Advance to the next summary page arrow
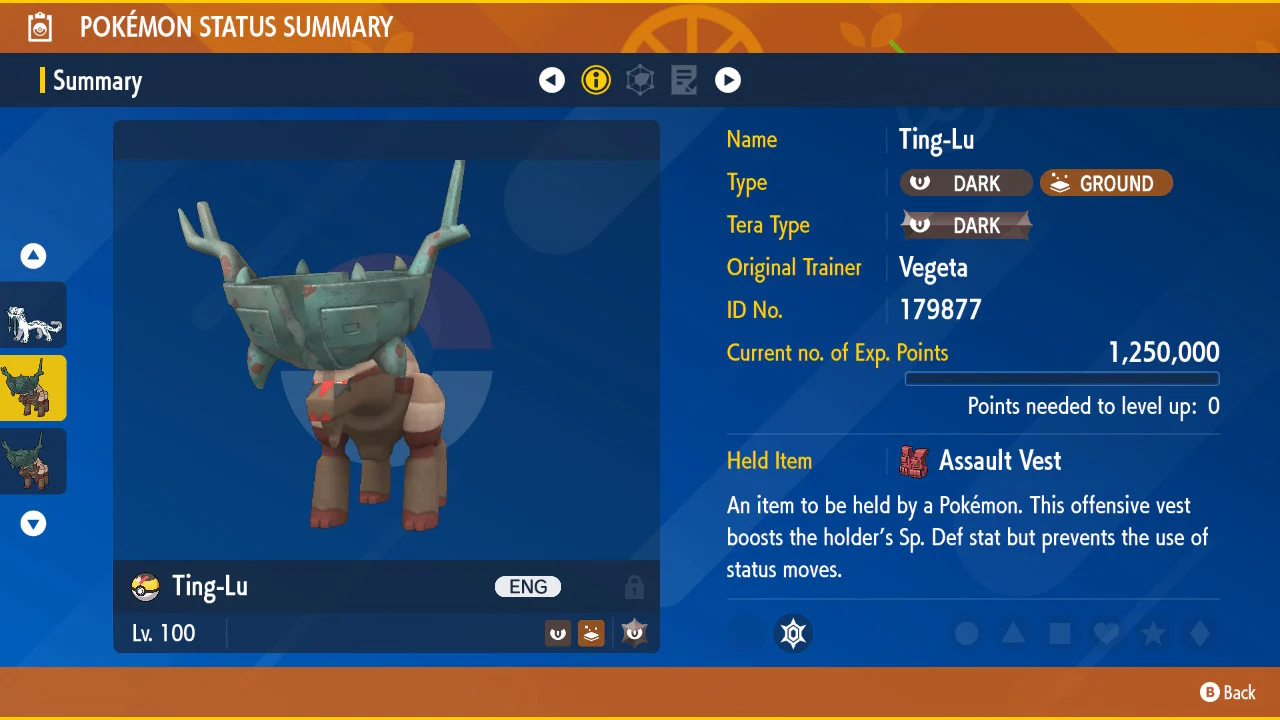The image size is (1280, 720). pos(728,80)
